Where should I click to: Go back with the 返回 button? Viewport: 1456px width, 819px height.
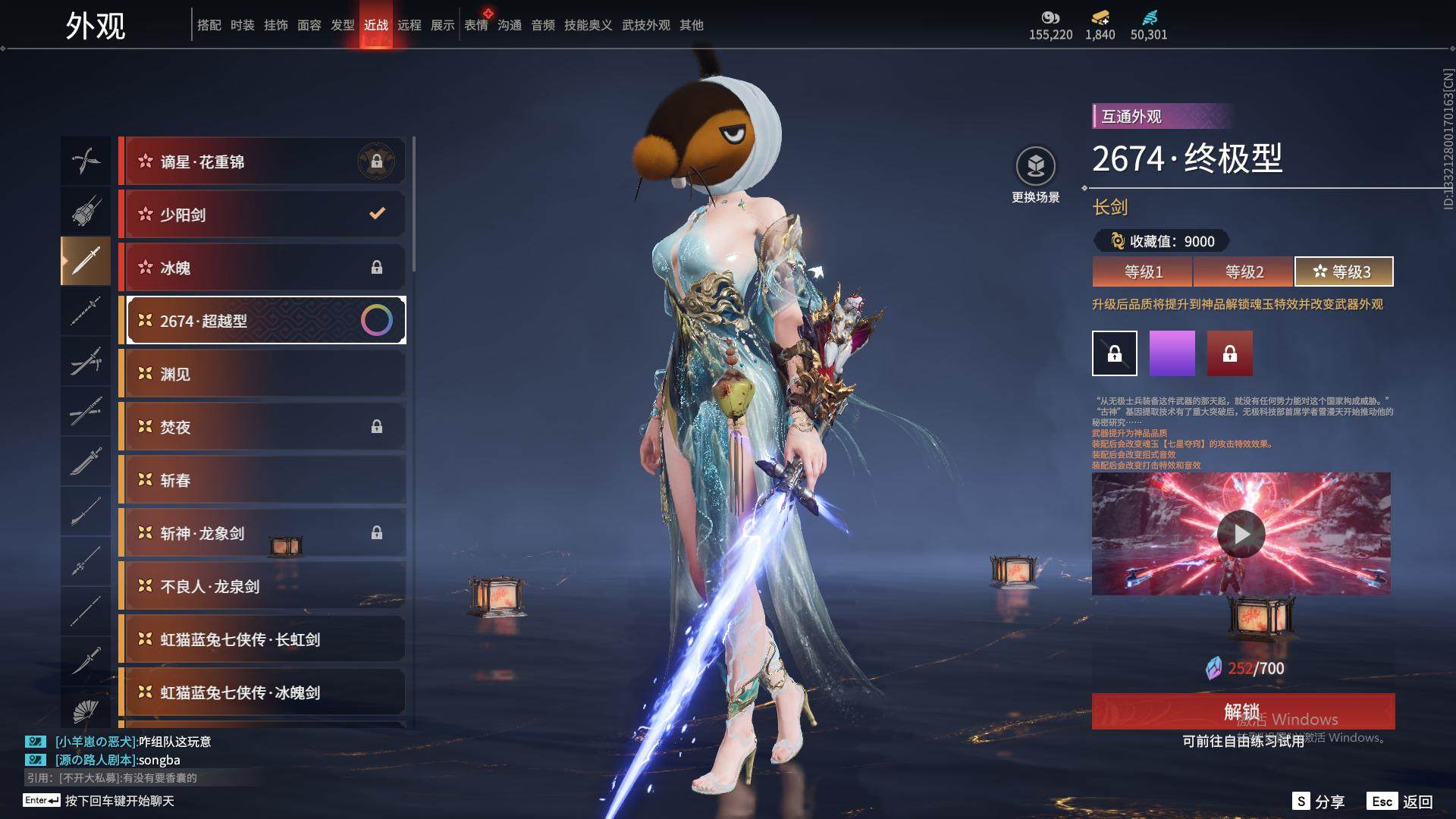click(1401, 802)
